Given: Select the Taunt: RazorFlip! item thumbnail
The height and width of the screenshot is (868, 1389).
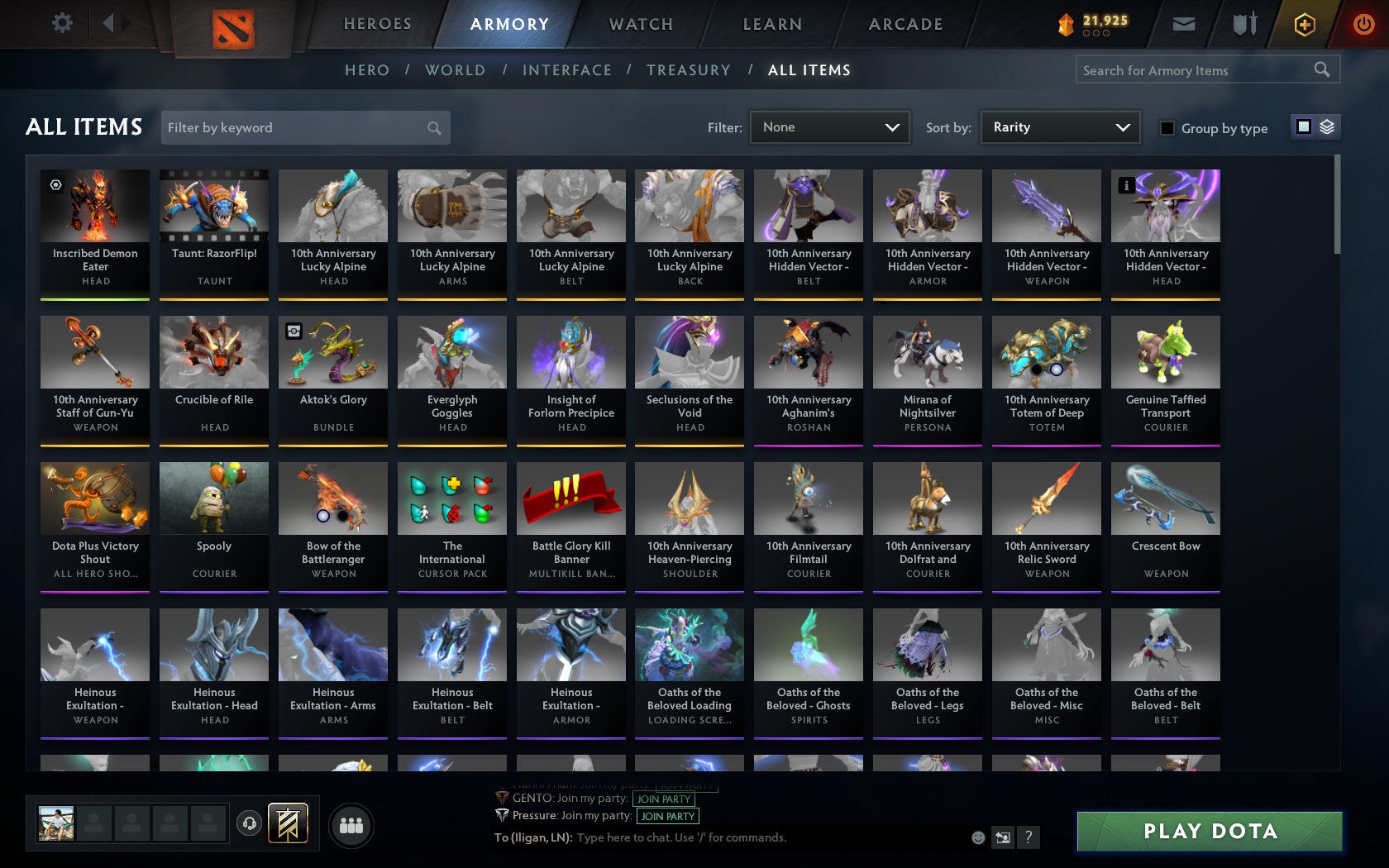Looking at the screenshot, I should 213,205.
